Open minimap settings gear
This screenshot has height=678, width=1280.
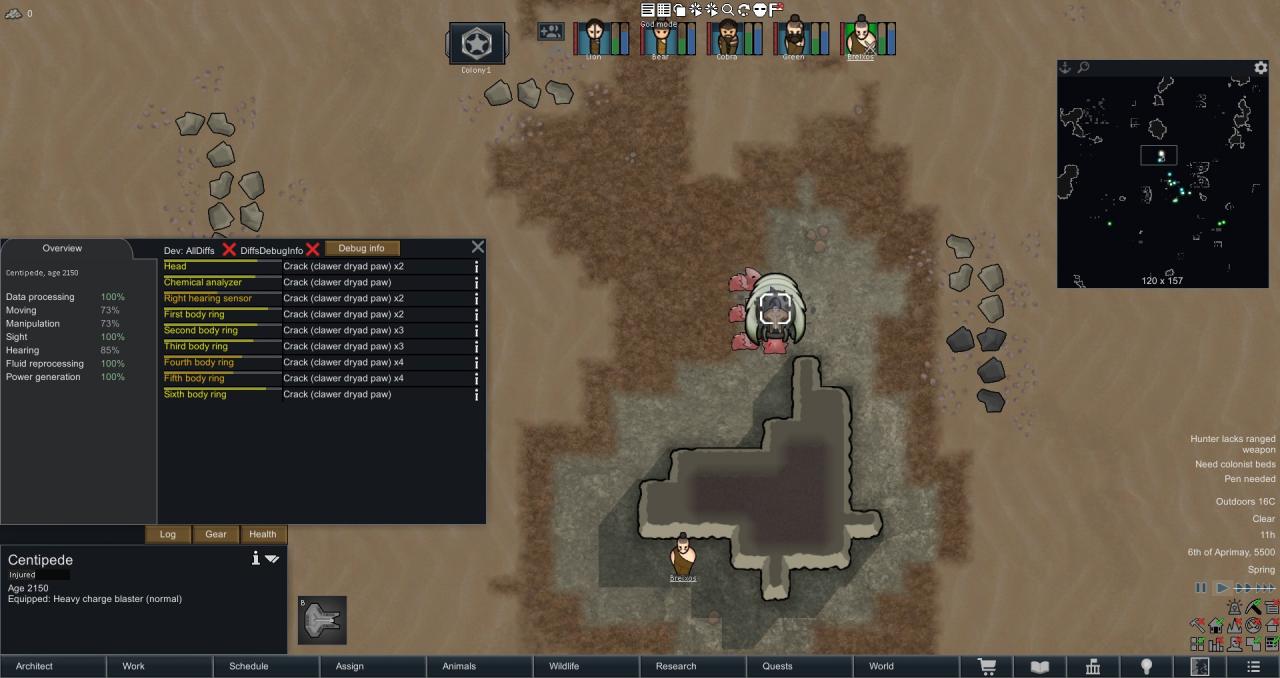point(1261,68)
